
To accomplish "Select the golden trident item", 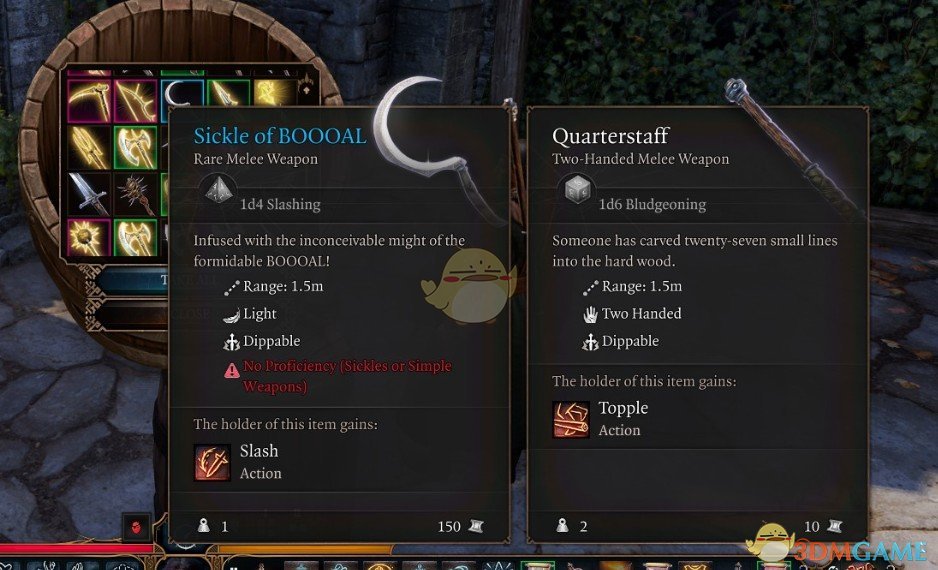I will tap(88, 146).
